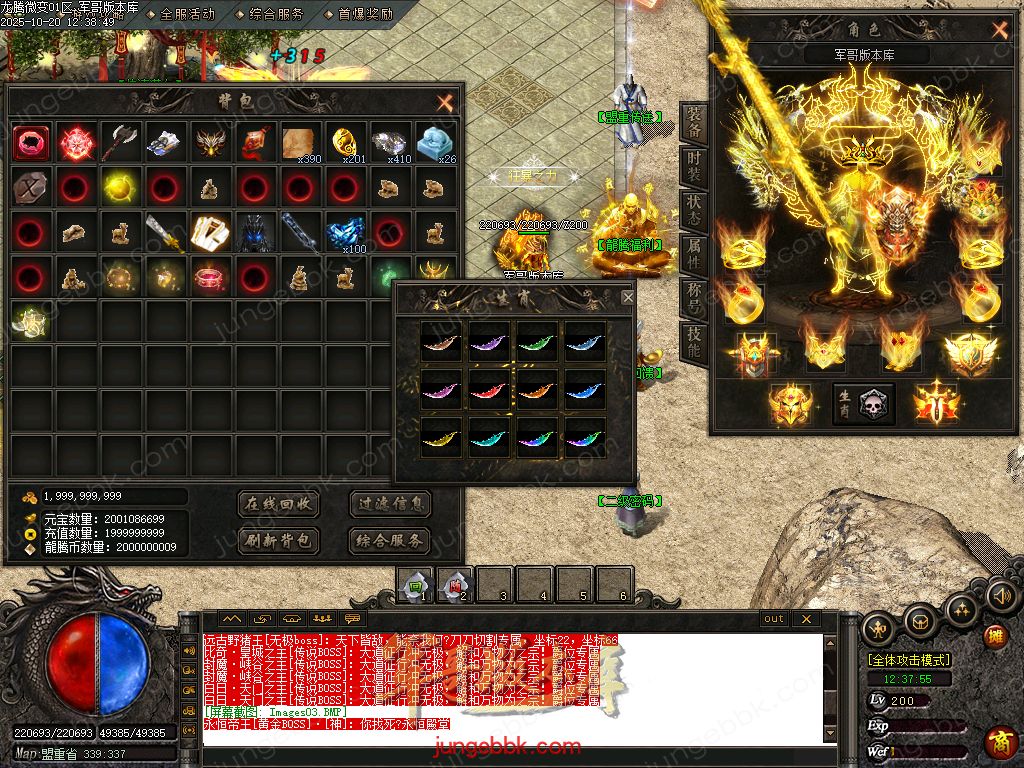1024x768 pixels.
Task: Close the 背包 backpack window
Action: (445, 102)
